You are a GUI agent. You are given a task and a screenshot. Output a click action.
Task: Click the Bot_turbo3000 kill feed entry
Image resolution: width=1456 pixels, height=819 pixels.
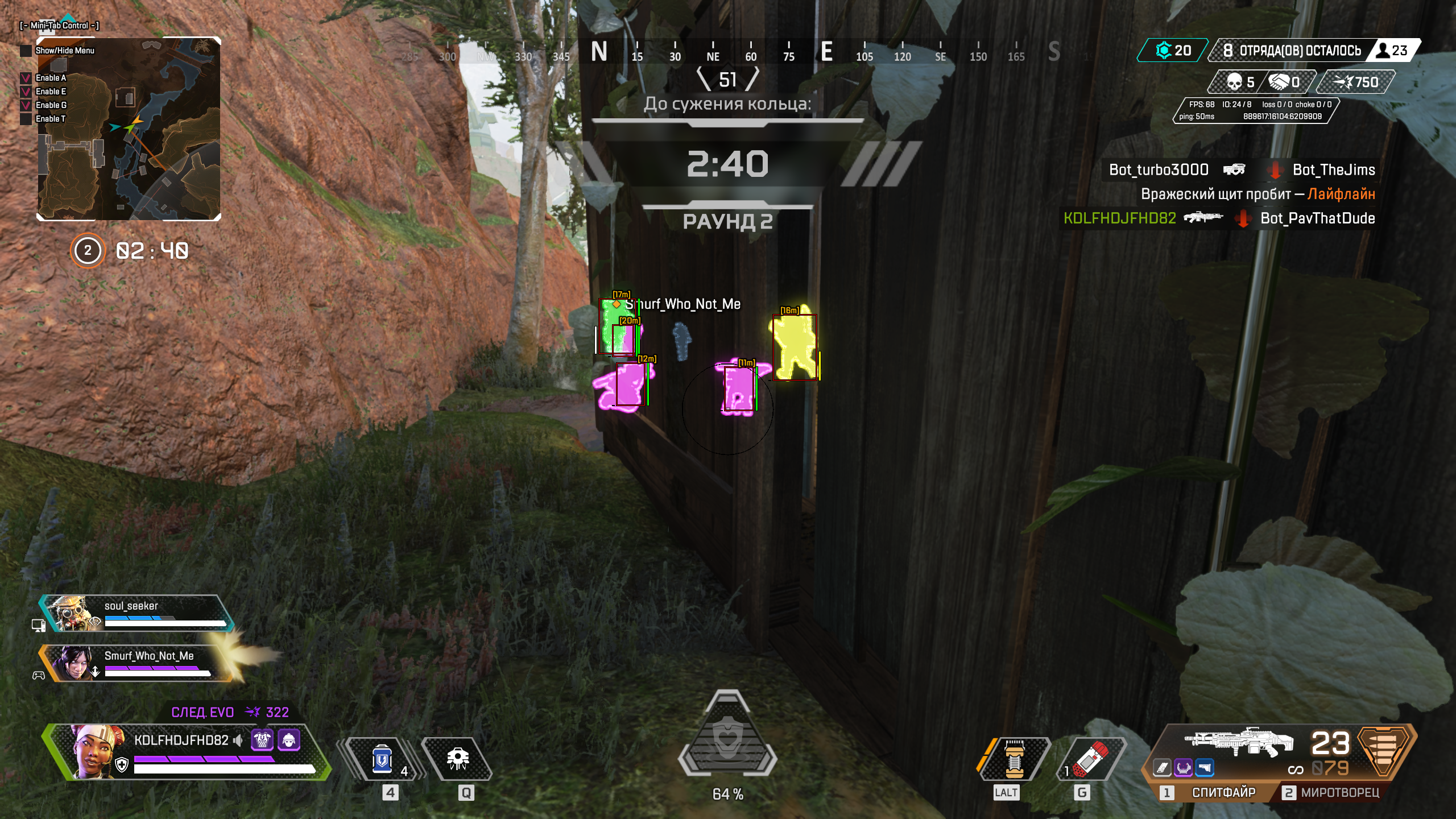(1158, 169)
